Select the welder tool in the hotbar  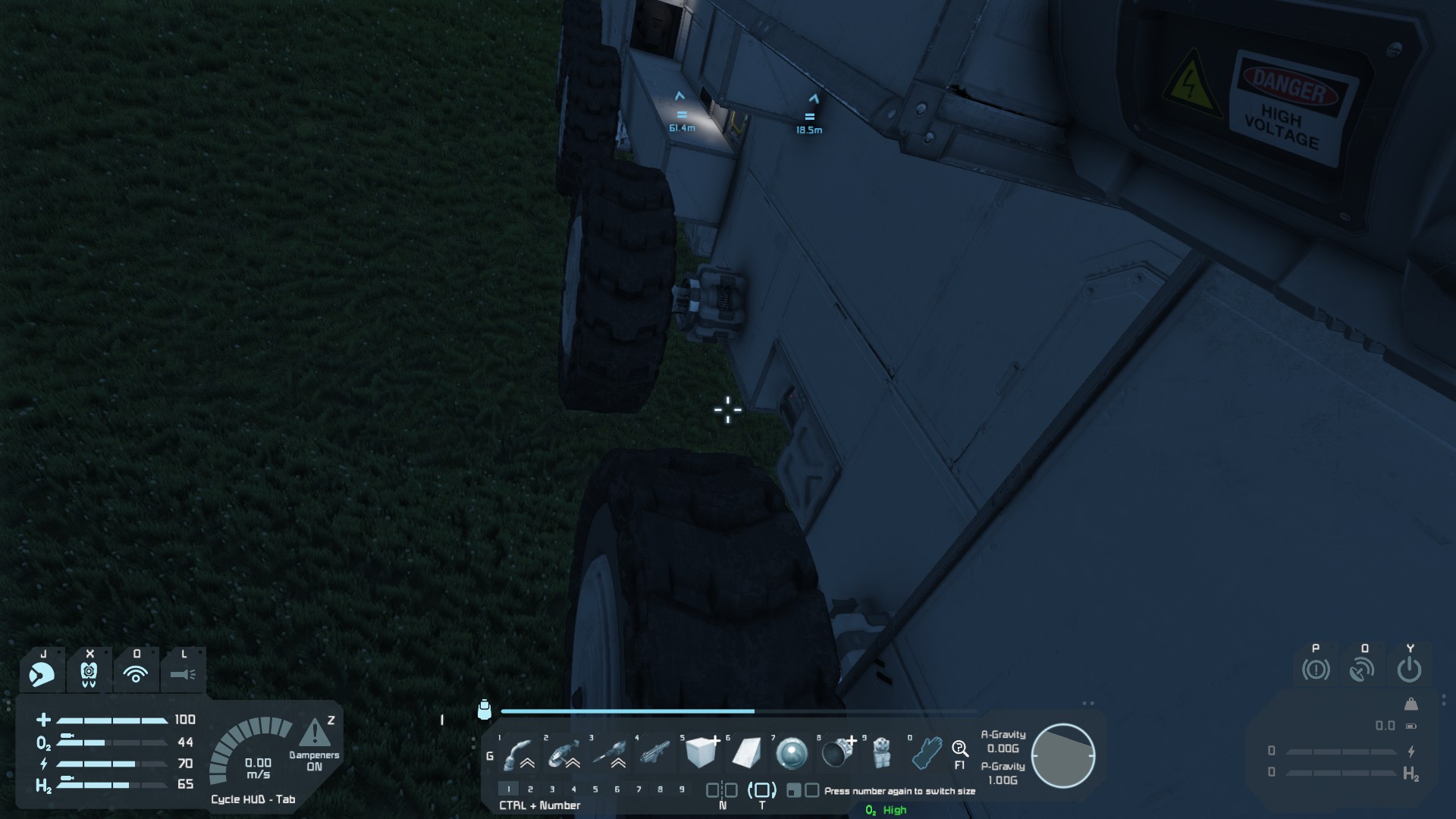[519, 754]
